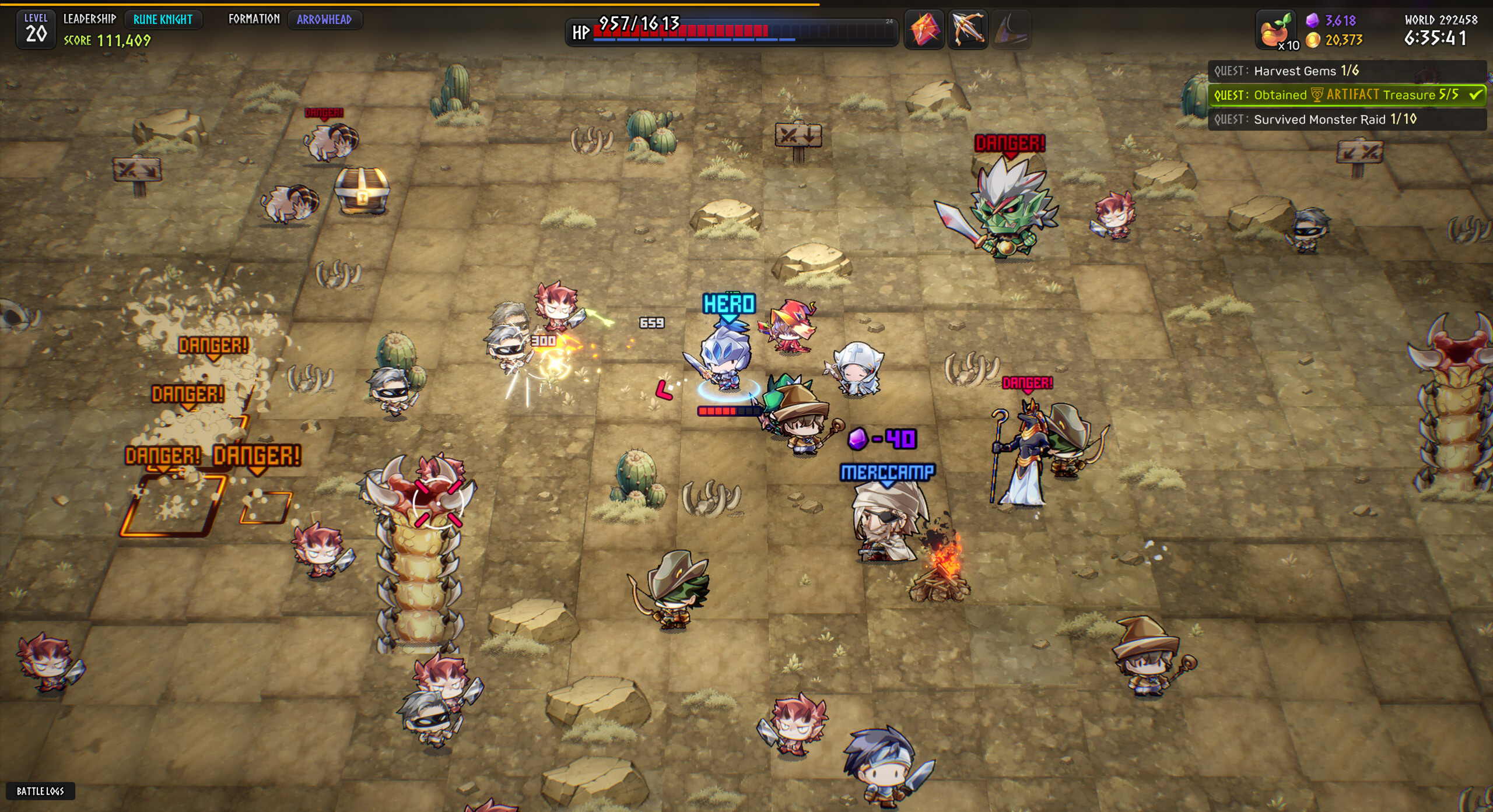Select the red gem artifact icon
Image resolution: width=1493 pixels, height=812 pixels.
click(x=924, y=30)
